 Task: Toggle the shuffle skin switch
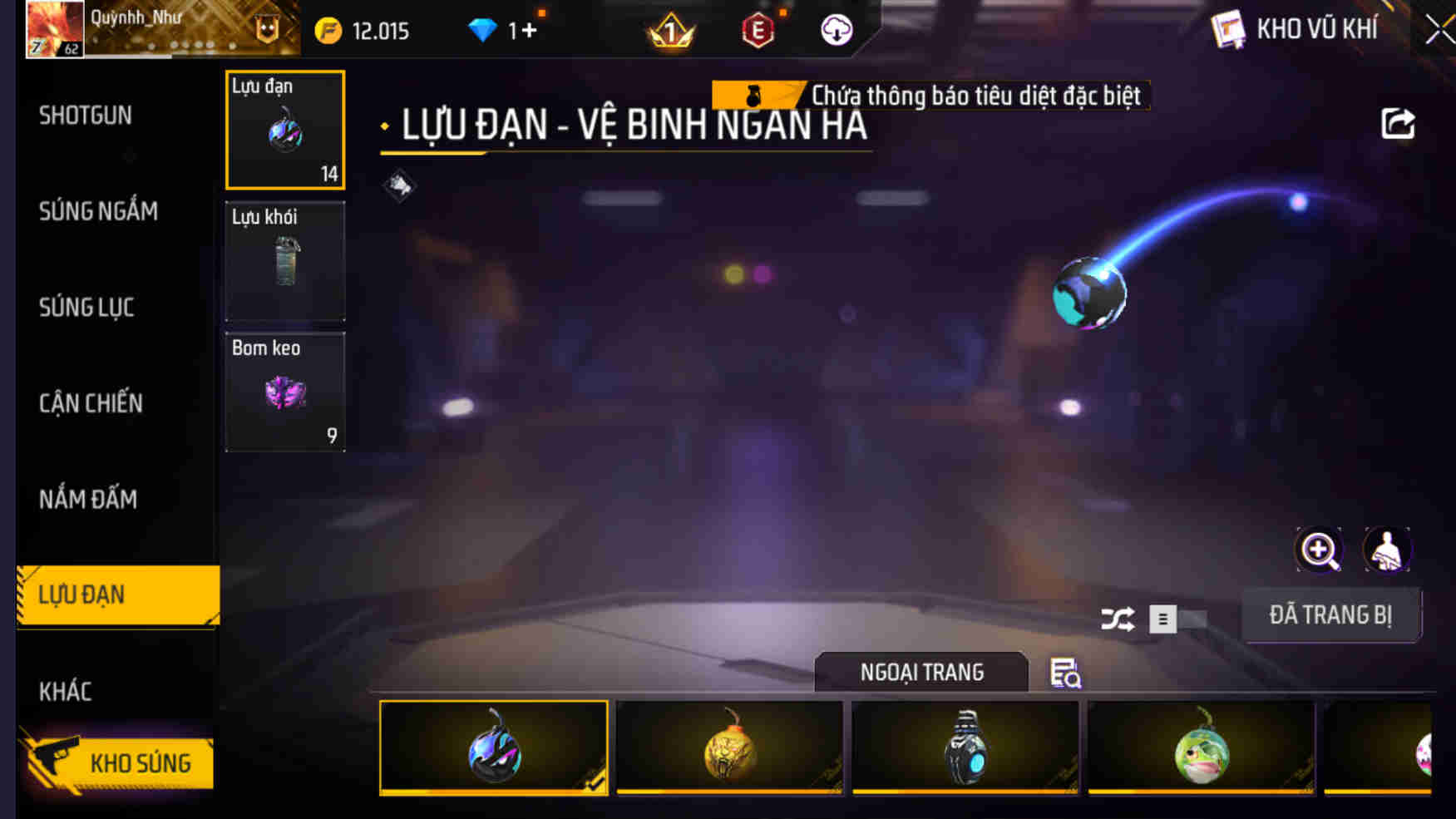coord(1118,619)
